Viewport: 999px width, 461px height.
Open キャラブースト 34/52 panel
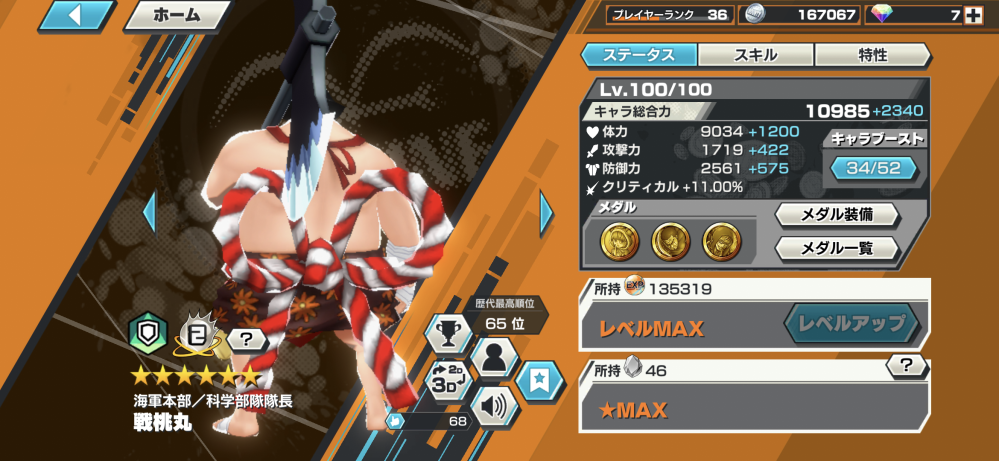tap(875, 167)
